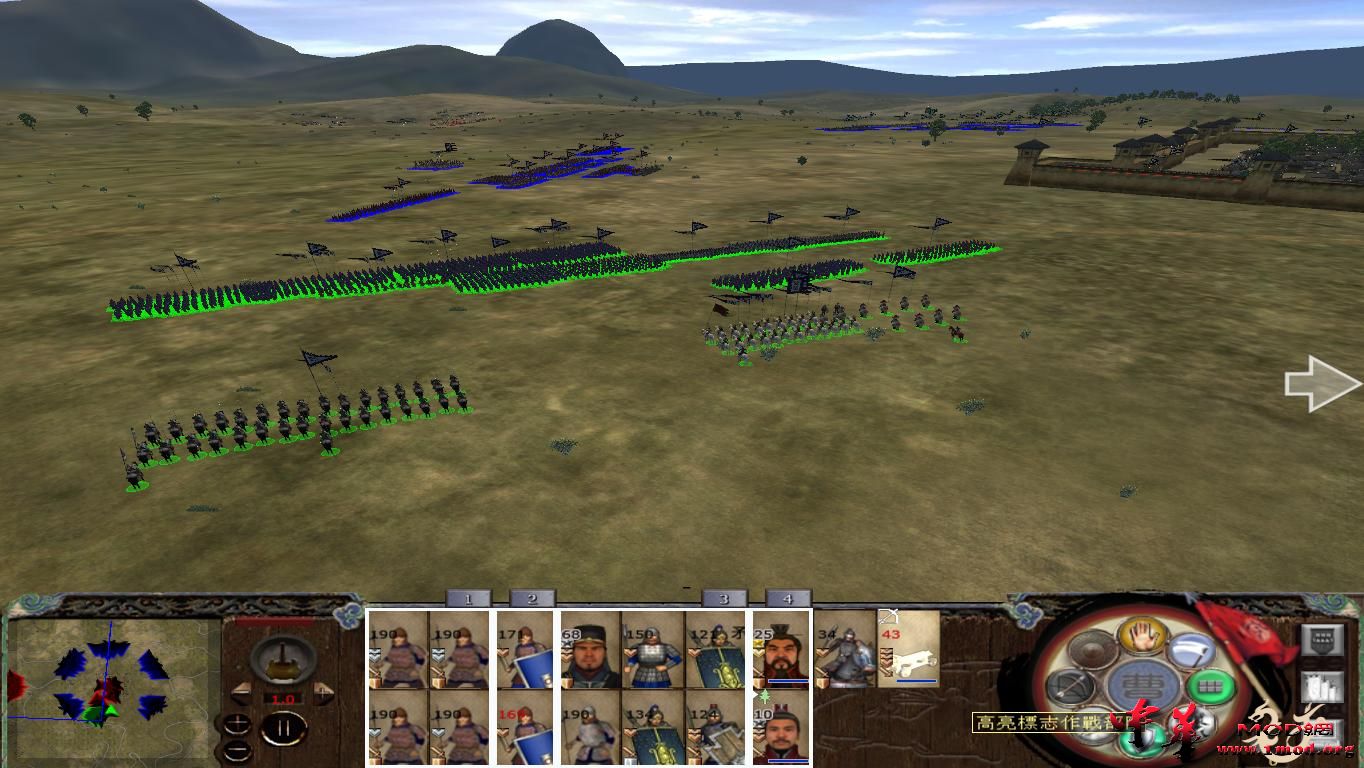Zoom in using the plus magnifier button
The width and height of the screenshot is (1364, 768).
(x=238, y=723)
